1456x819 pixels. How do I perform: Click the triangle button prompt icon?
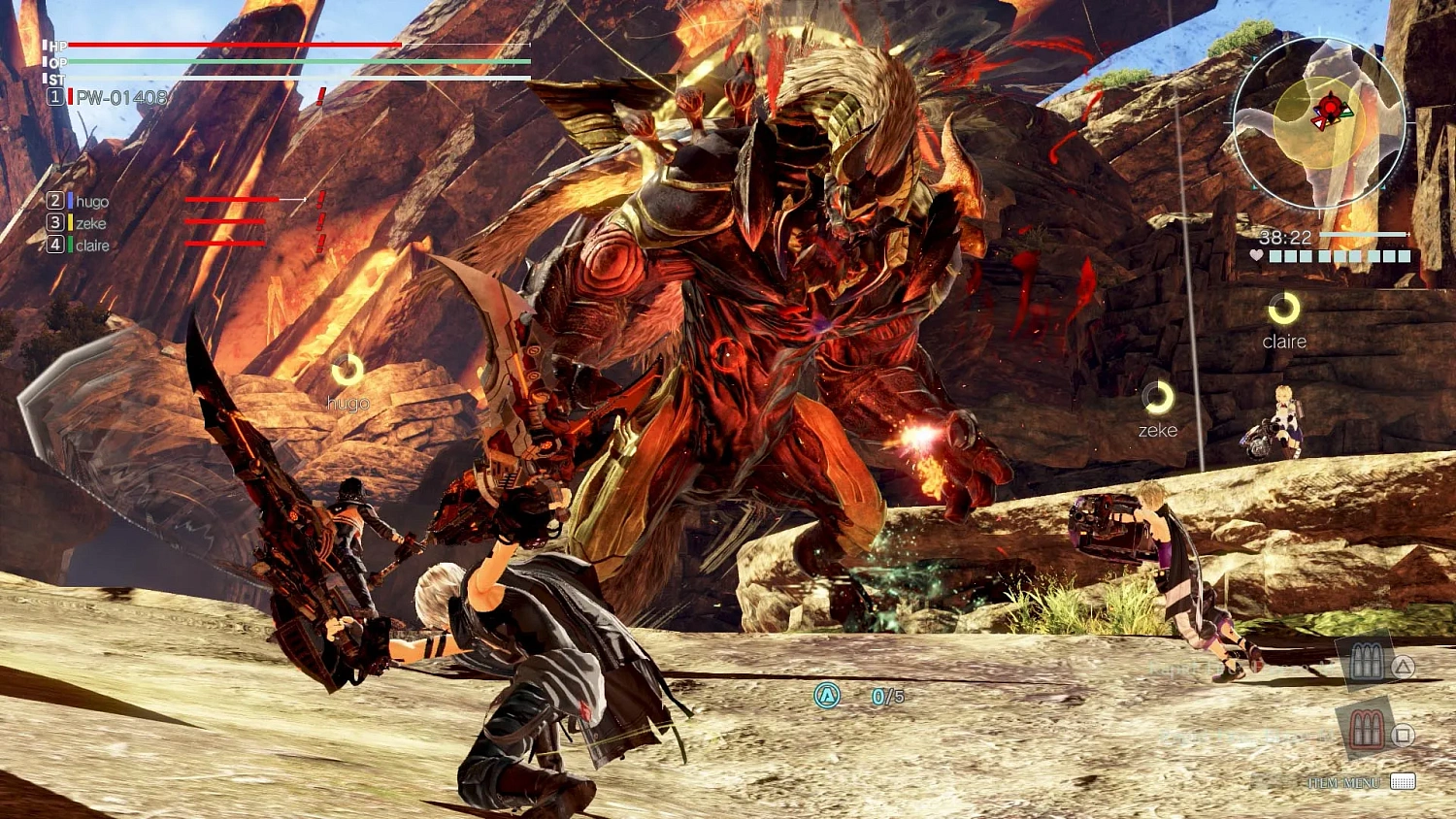click(1402, 666)
